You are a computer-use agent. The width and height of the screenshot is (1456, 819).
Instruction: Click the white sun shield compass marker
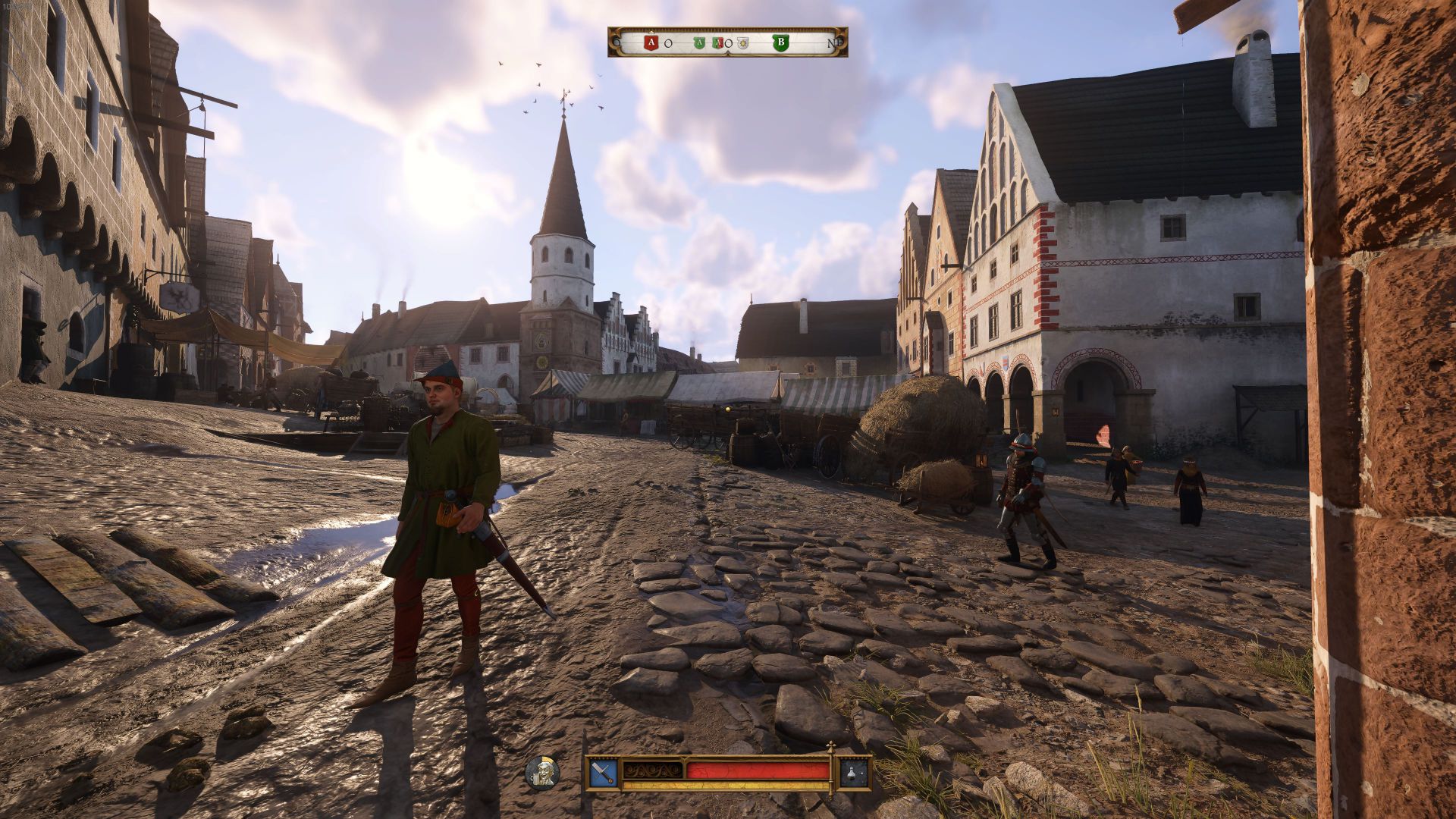point(742,43)
